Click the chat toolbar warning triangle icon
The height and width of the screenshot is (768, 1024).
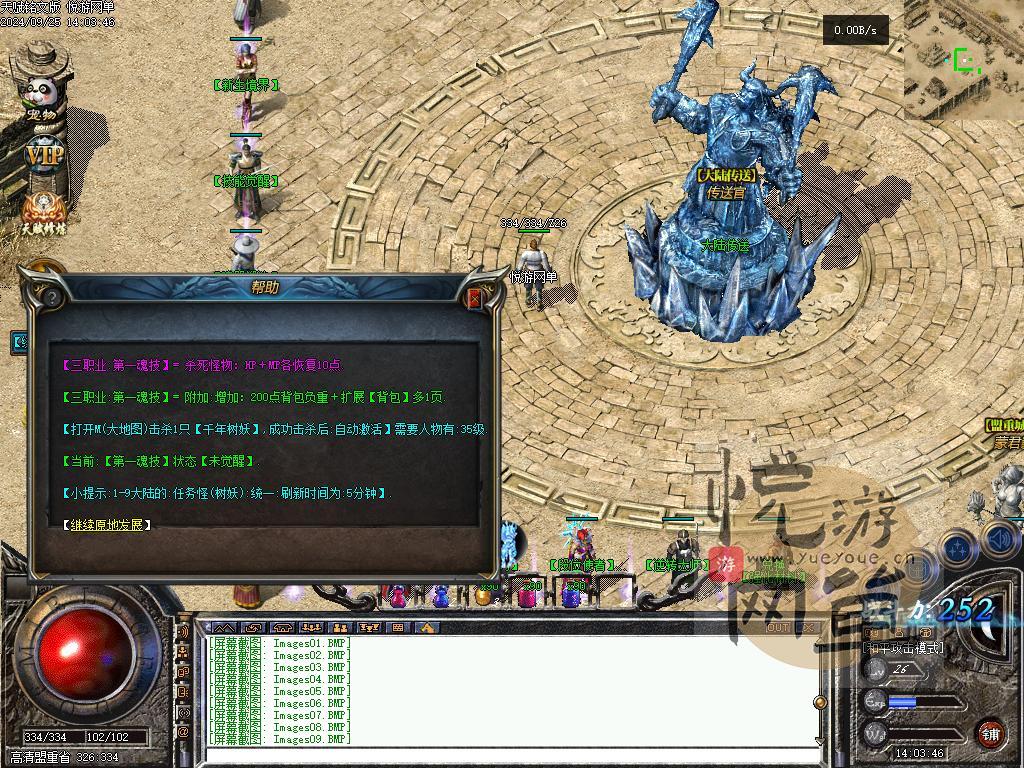coord(427,628)
